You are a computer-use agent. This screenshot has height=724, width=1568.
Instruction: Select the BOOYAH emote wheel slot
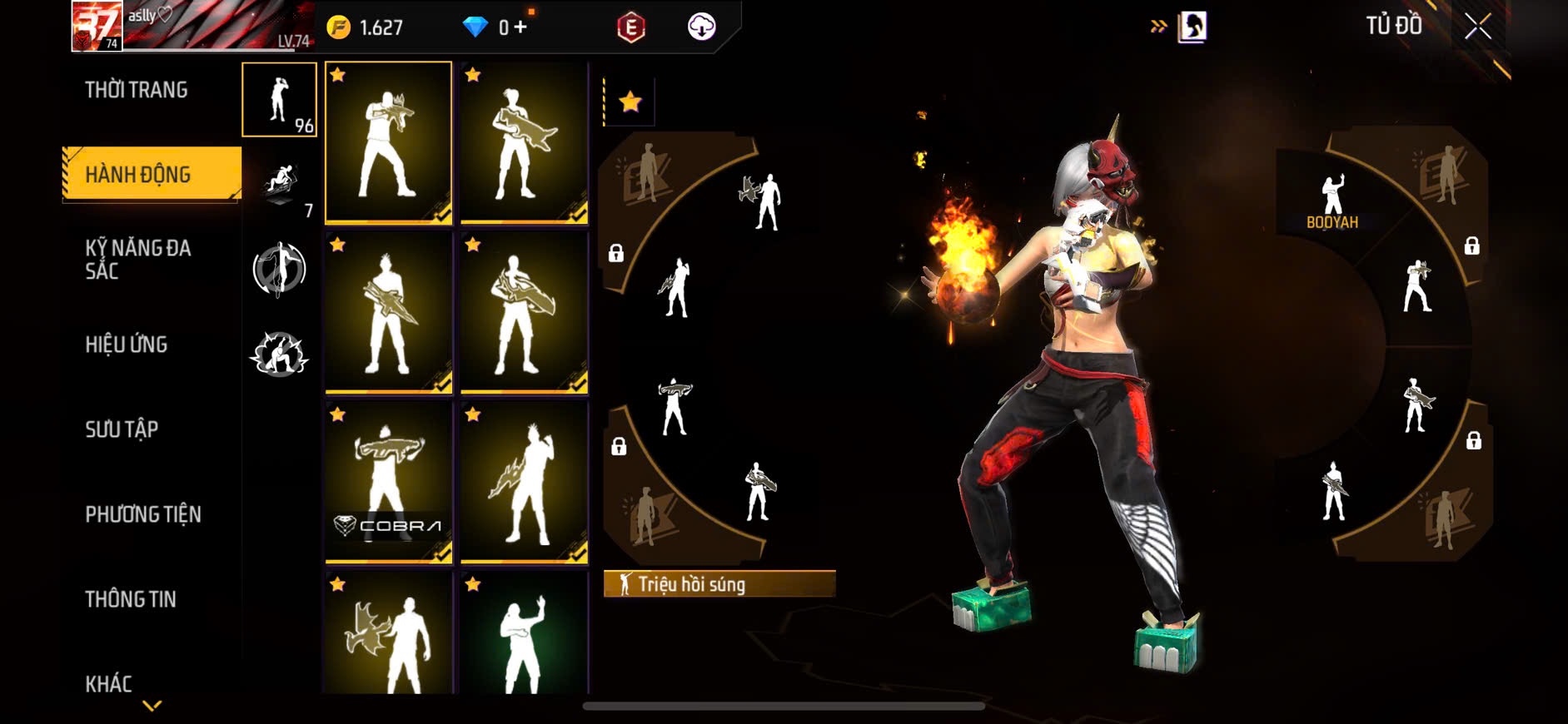point(1332,201)
